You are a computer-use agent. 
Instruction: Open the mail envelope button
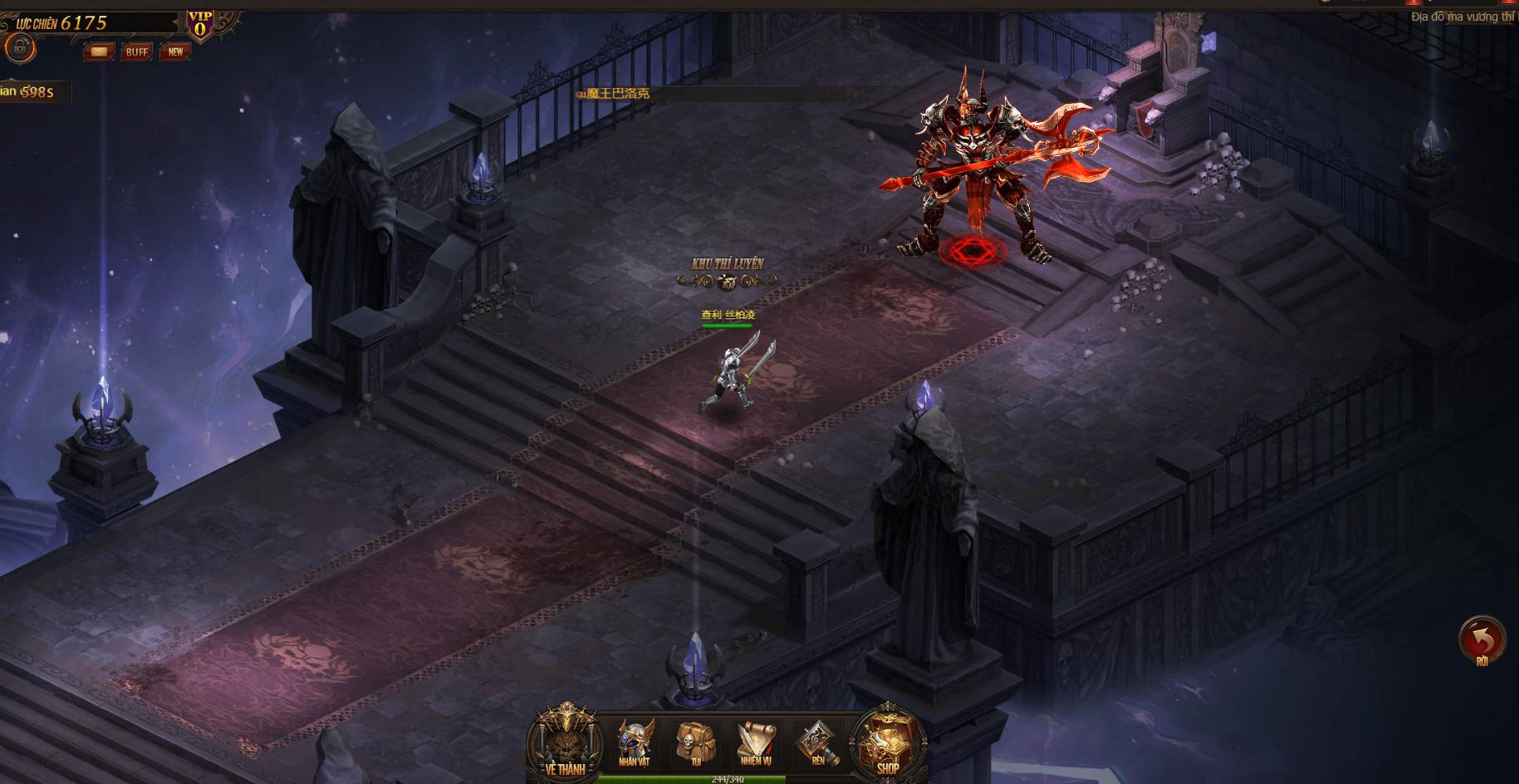point(99,51)
